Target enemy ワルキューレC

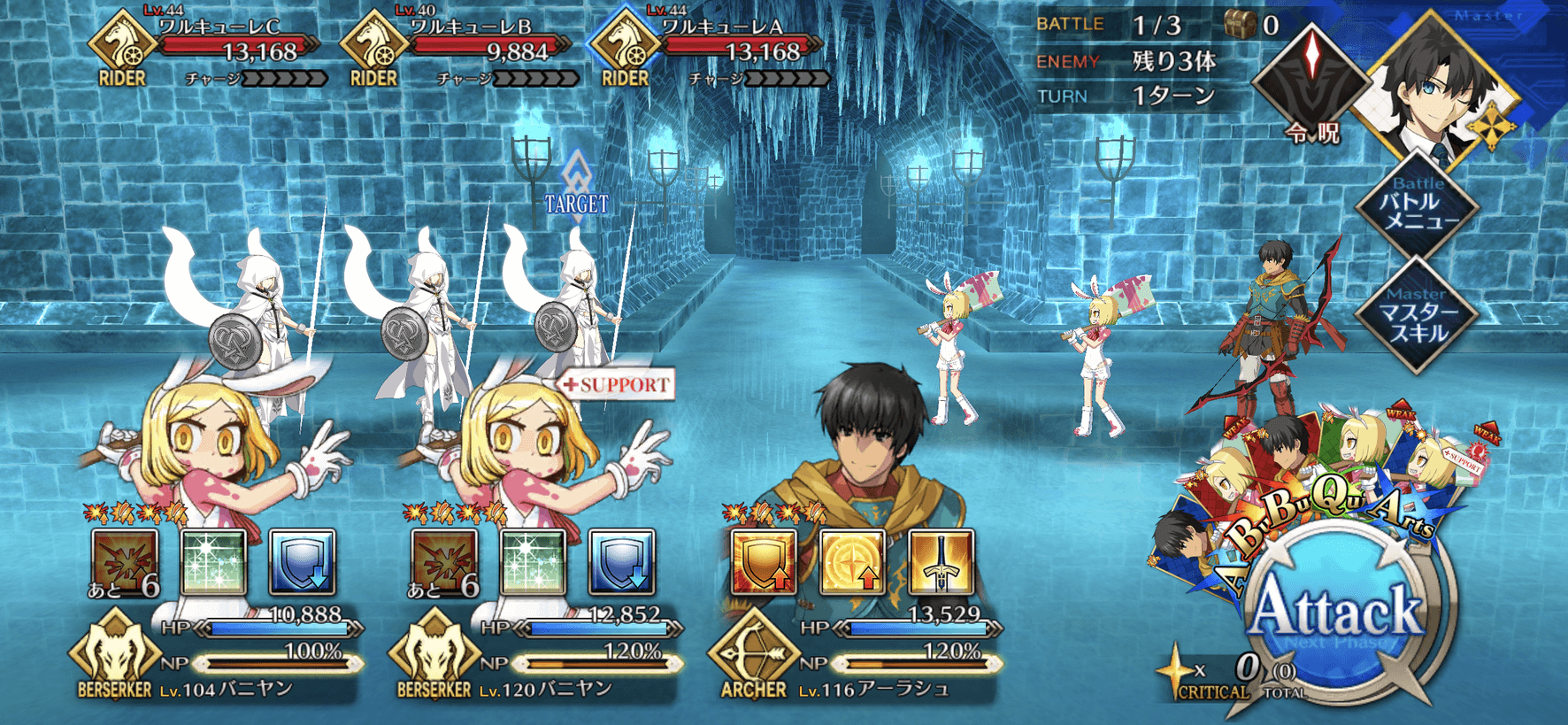[239, 51]
